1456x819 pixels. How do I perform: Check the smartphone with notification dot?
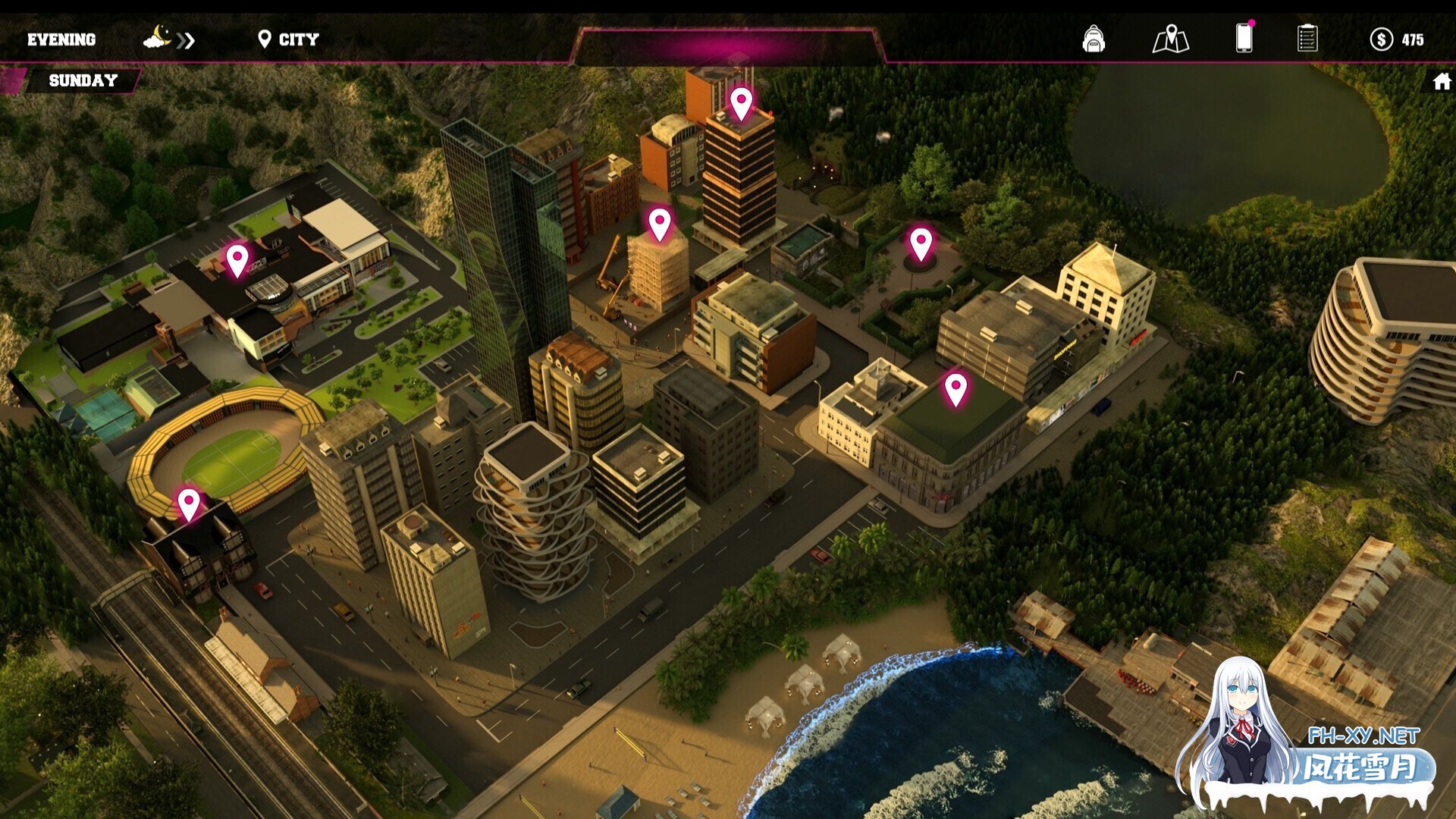pyautogui.click(x=1244, y=38)
